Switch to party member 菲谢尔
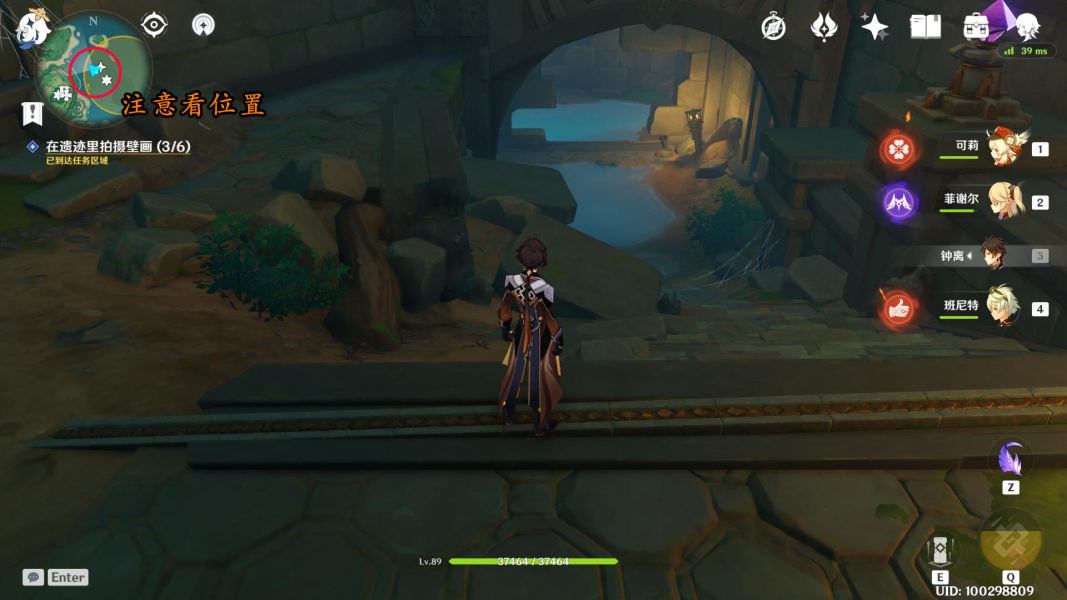This screenshot has height=600, width=1067. 1001,201
